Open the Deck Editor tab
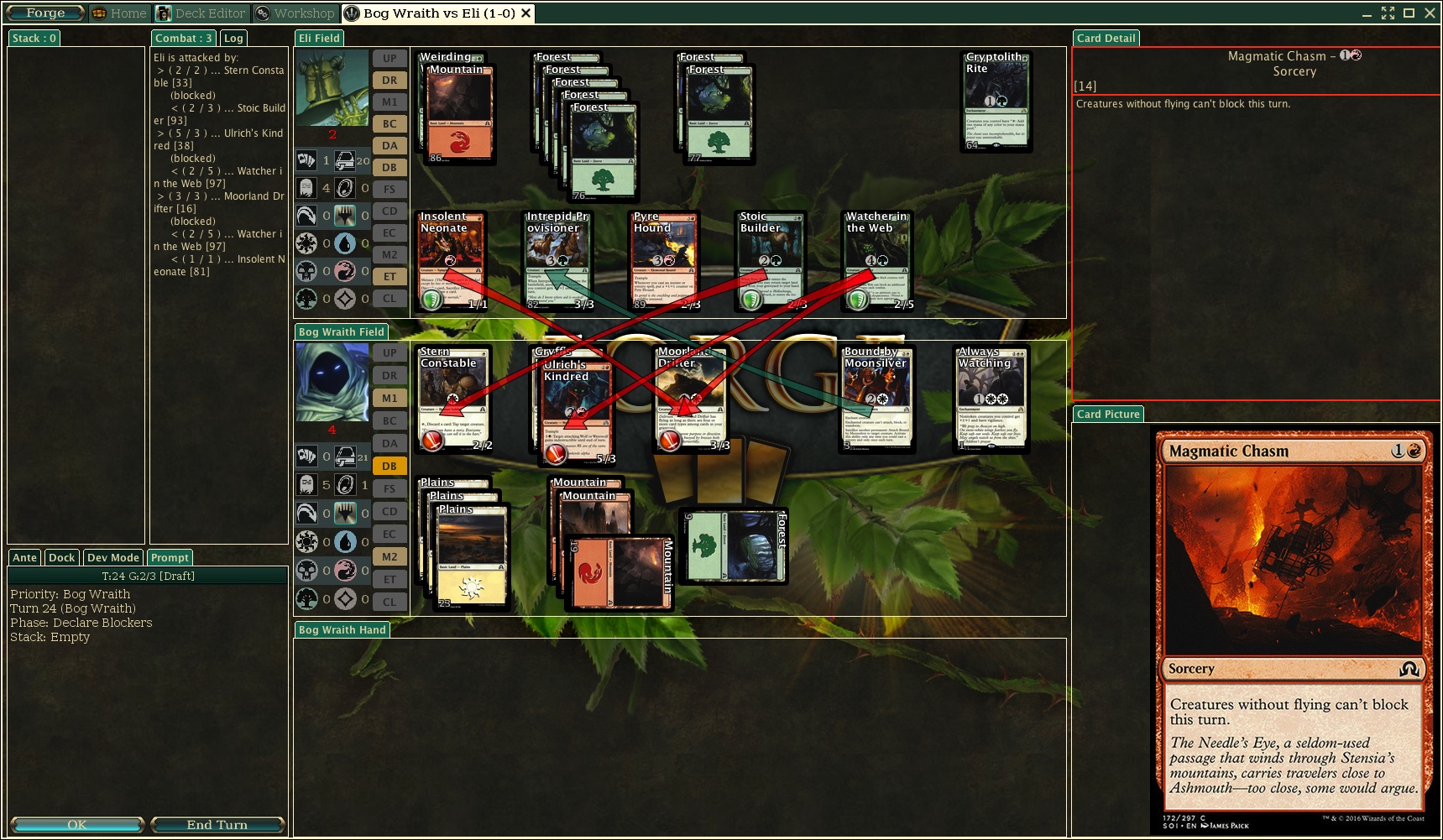Viewport: 1443px width, 840px height. pos(201,13)
